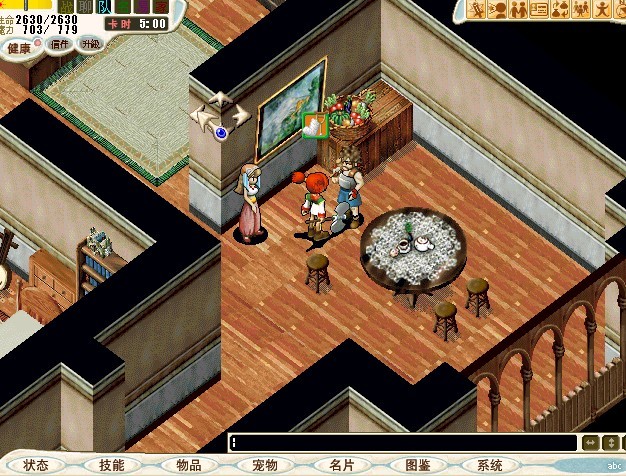Open the 物品 (Items) menu

click(188, 465)
